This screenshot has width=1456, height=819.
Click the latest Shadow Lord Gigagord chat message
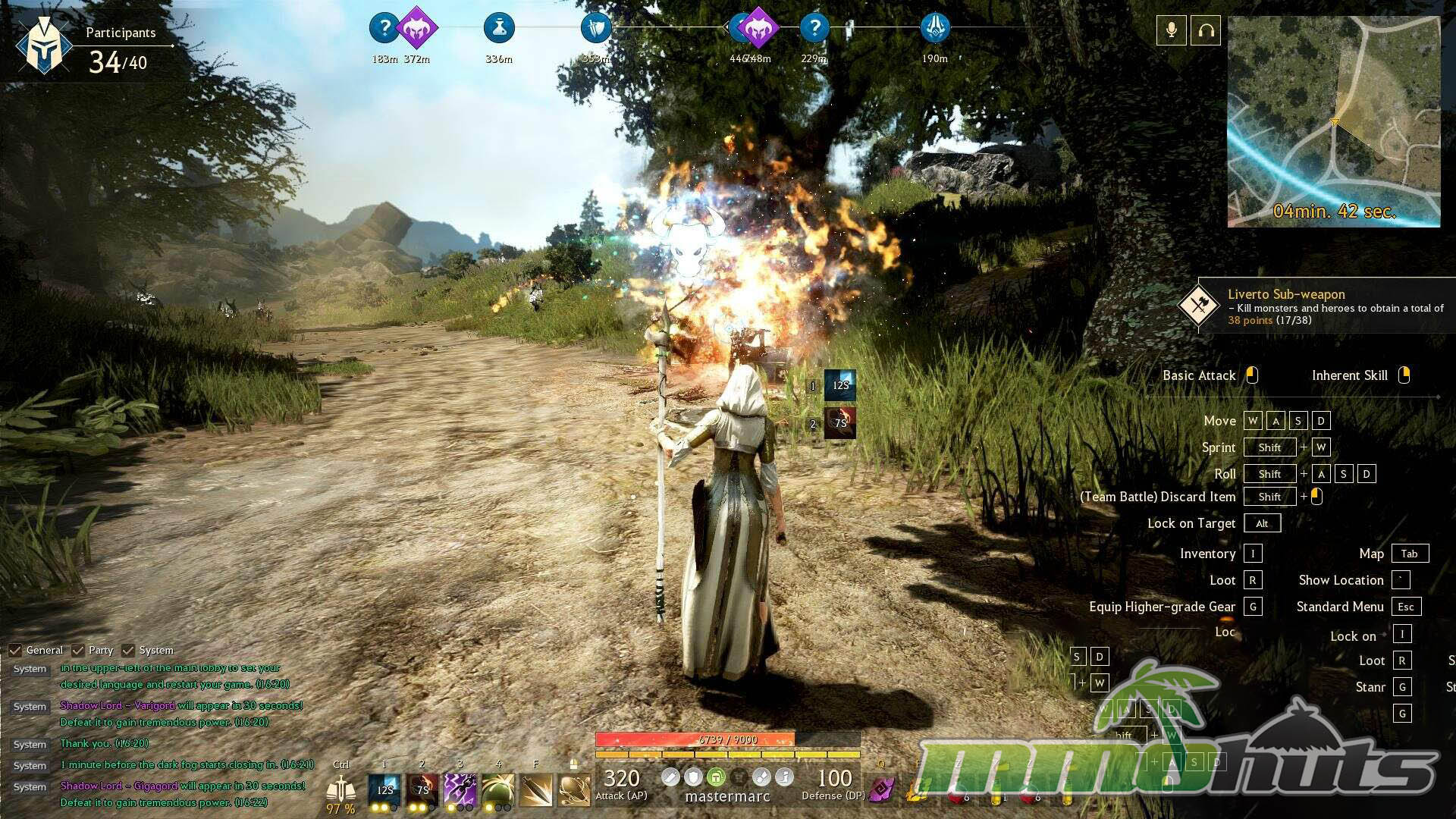click(182, 786)
